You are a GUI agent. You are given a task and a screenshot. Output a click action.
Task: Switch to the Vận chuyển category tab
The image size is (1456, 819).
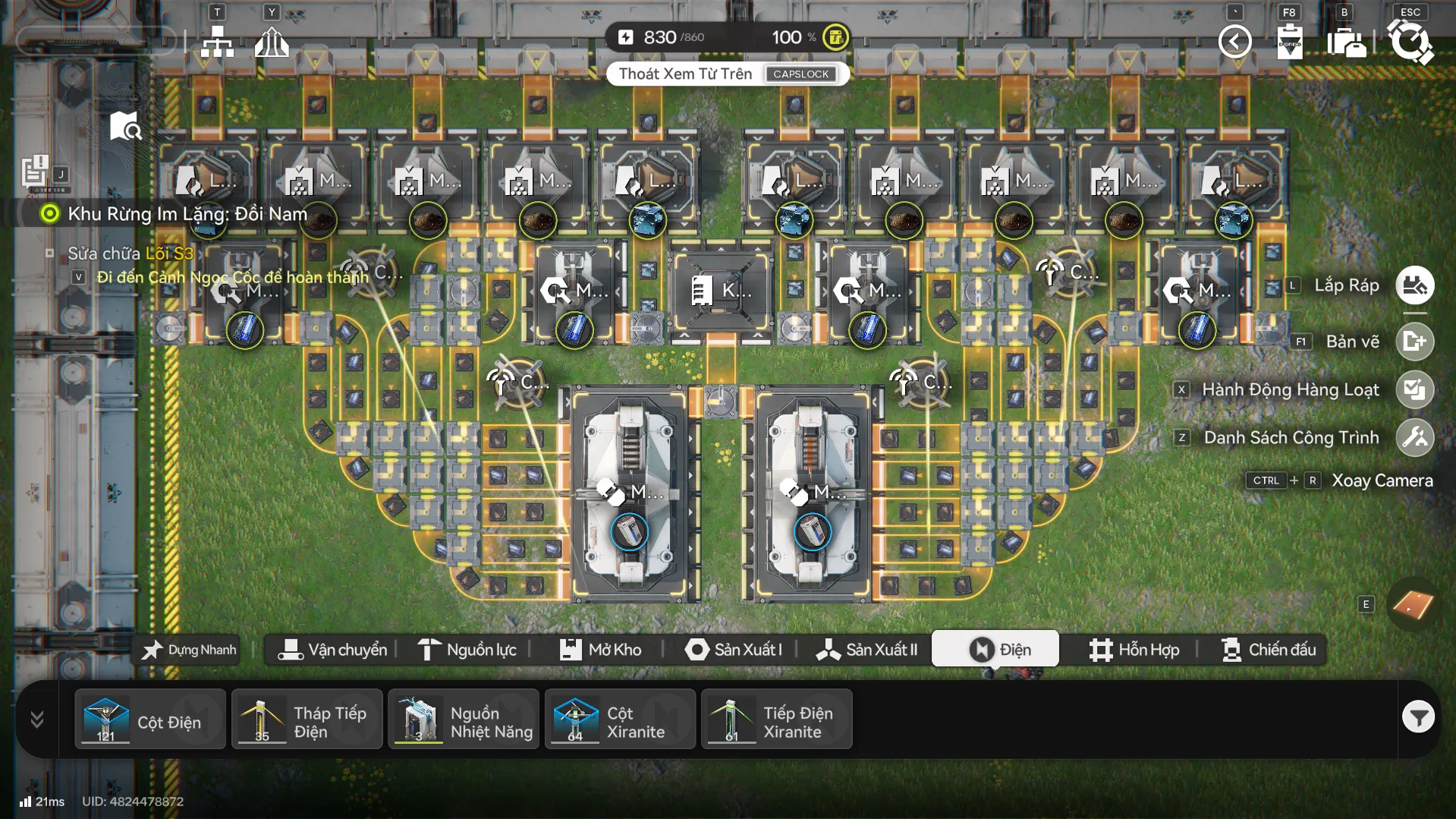click(x=332, y=650)
